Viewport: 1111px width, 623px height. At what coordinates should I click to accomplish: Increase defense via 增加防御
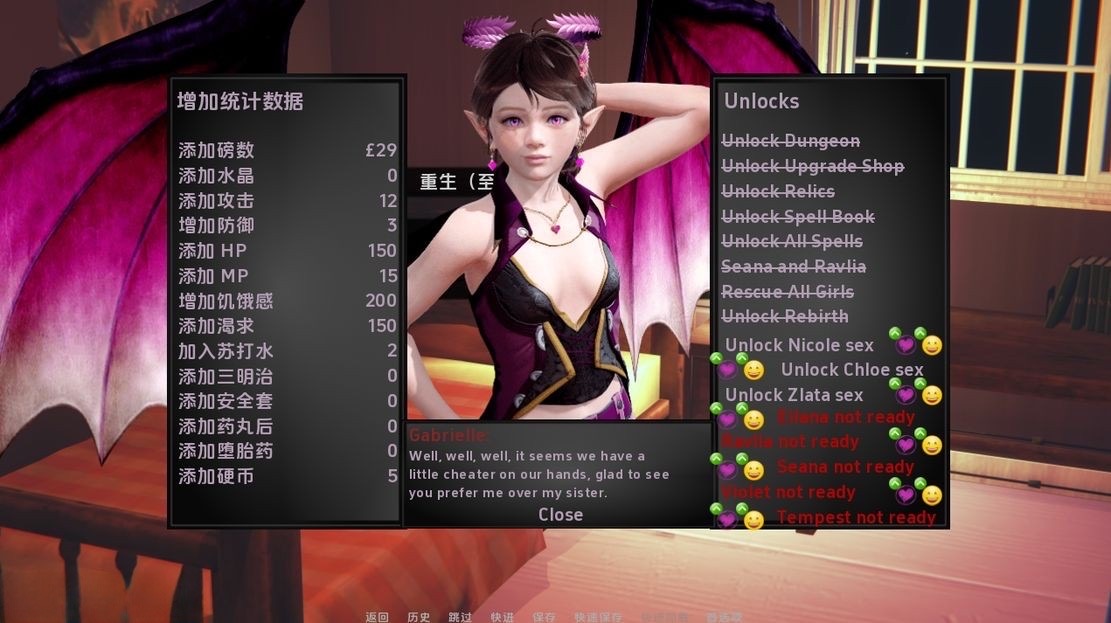pyautogui.click(x=216, y=225)
